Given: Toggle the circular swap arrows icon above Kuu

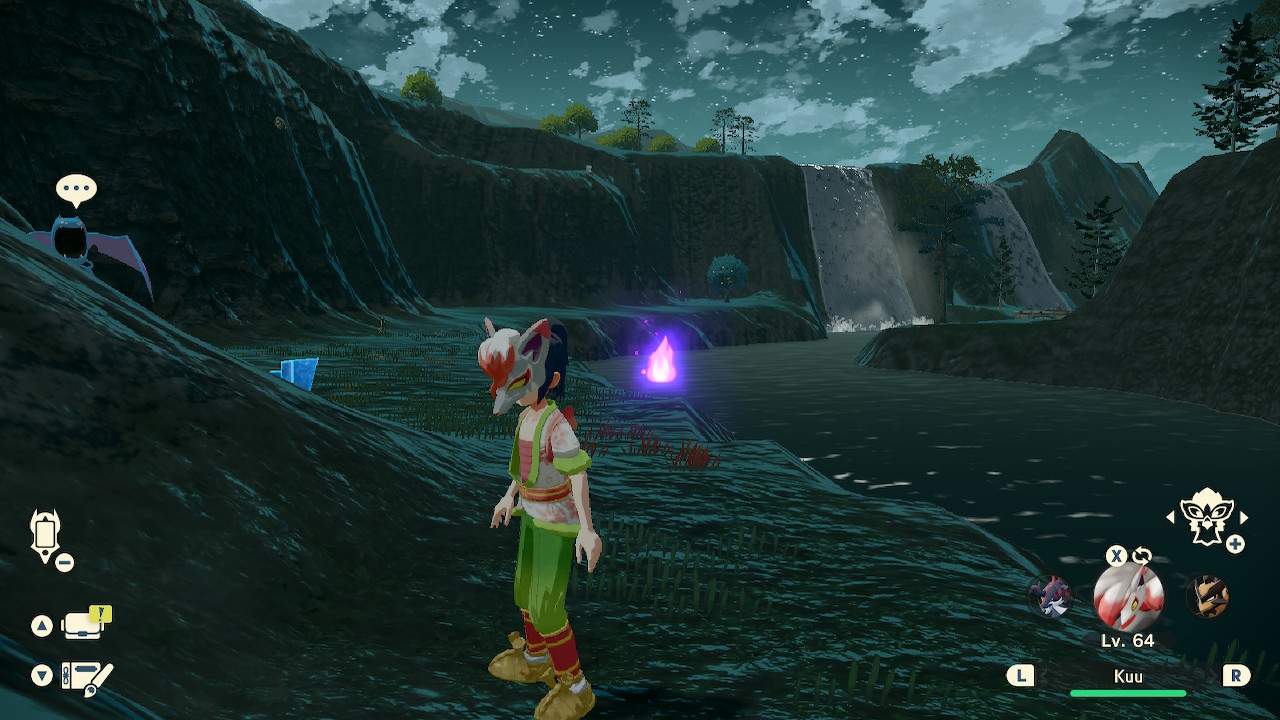Looking at the screenshot, I should tap(1141, 556).
